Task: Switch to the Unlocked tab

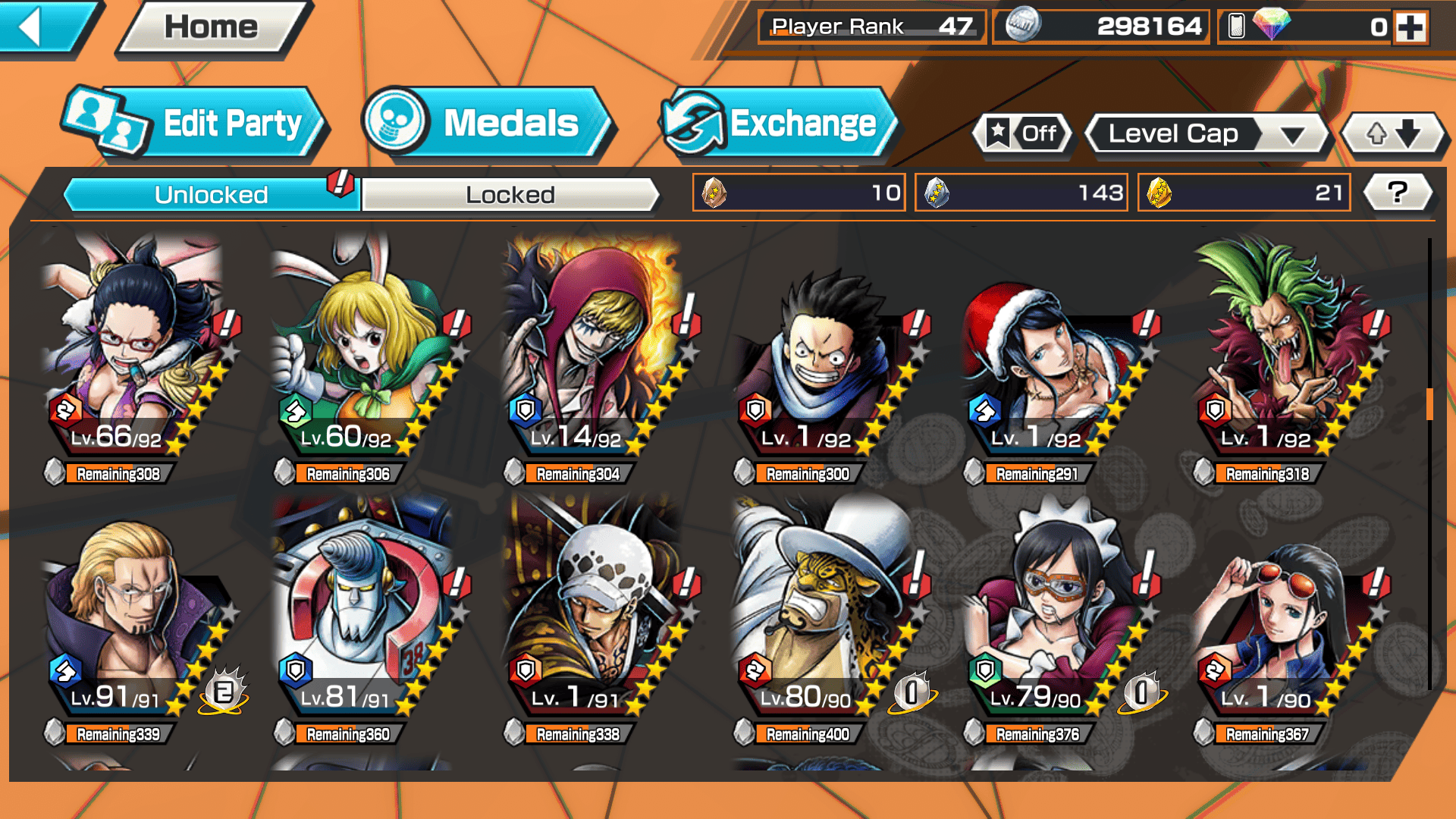Action: click(x=211, y=195)
